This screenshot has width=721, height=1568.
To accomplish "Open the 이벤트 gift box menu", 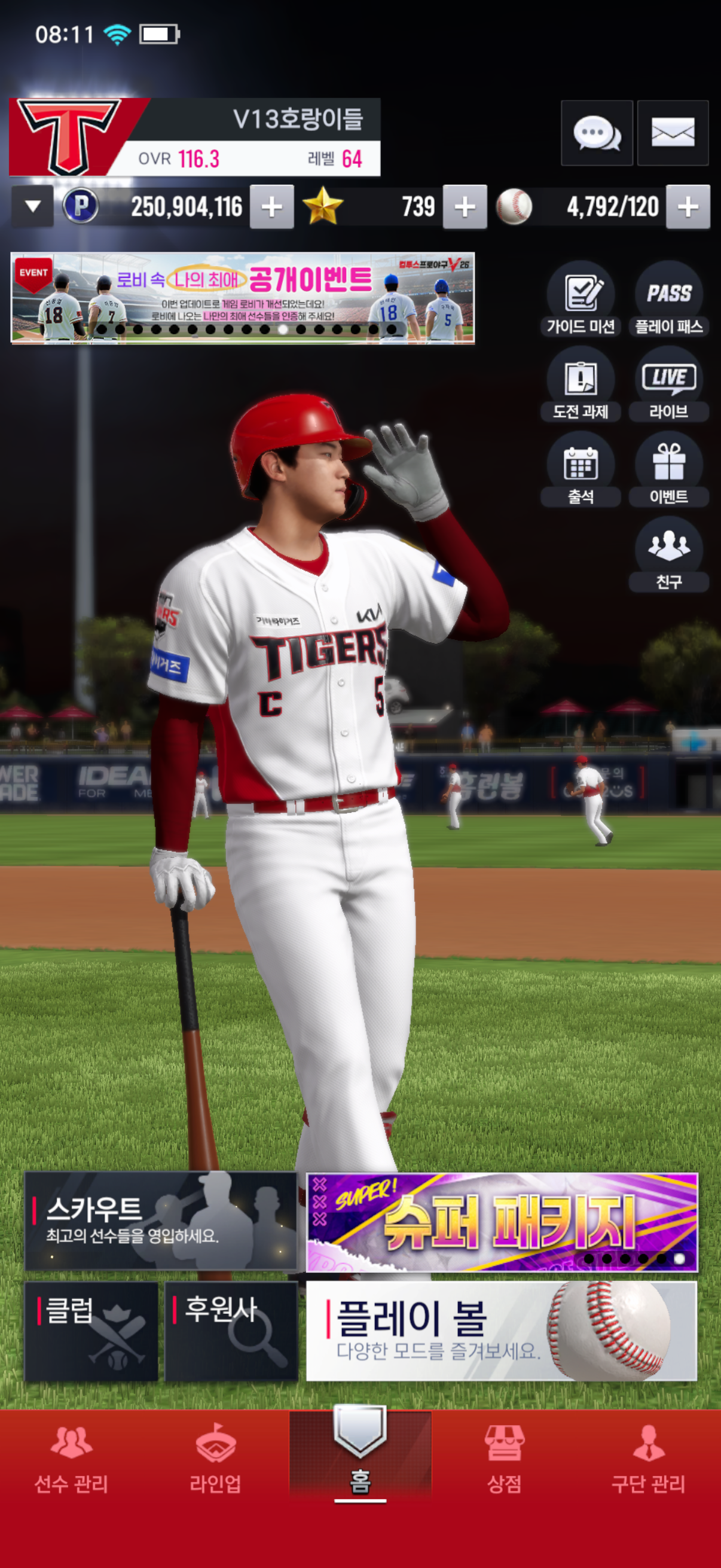I will click(x=668, y=469).
